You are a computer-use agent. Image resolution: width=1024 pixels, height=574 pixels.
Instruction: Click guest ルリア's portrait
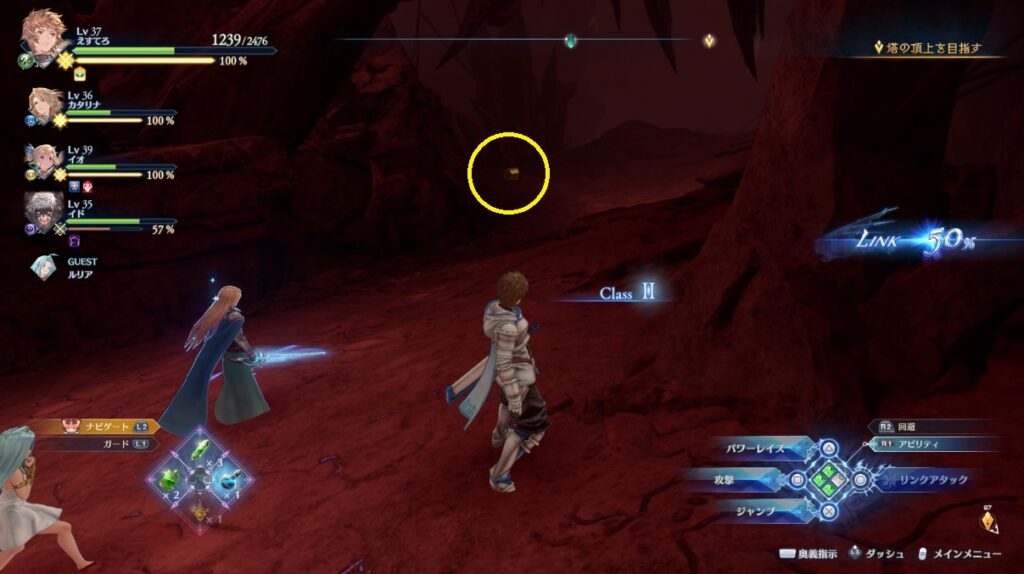45,267
